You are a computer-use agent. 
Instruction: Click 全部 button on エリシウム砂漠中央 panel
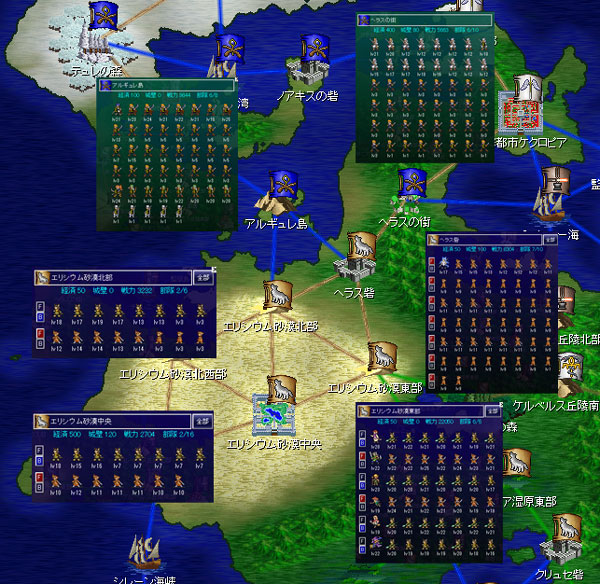[201, 421]
